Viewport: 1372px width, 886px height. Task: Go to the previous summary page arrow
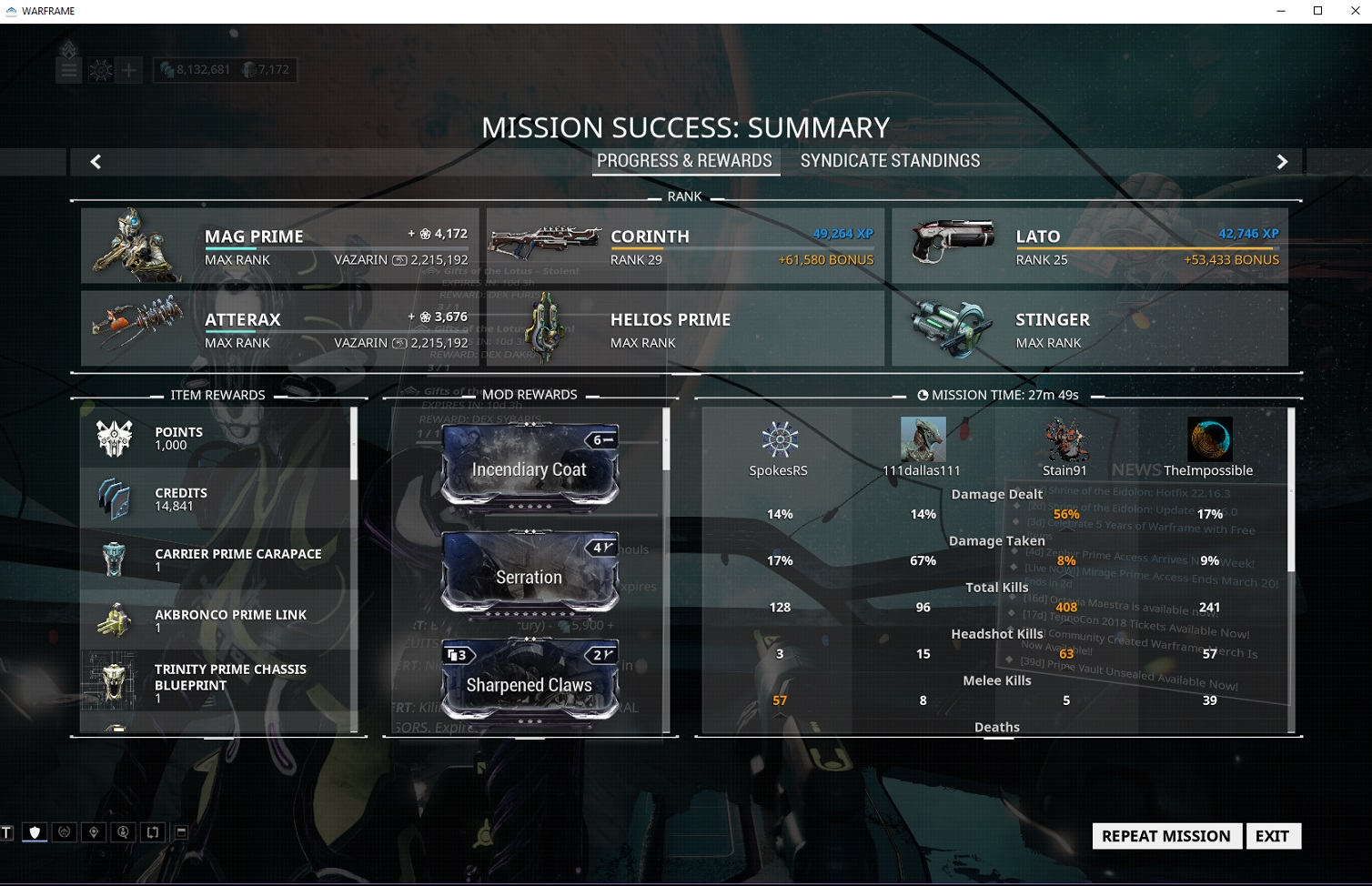pyautogui.click(x=96, y=162)
